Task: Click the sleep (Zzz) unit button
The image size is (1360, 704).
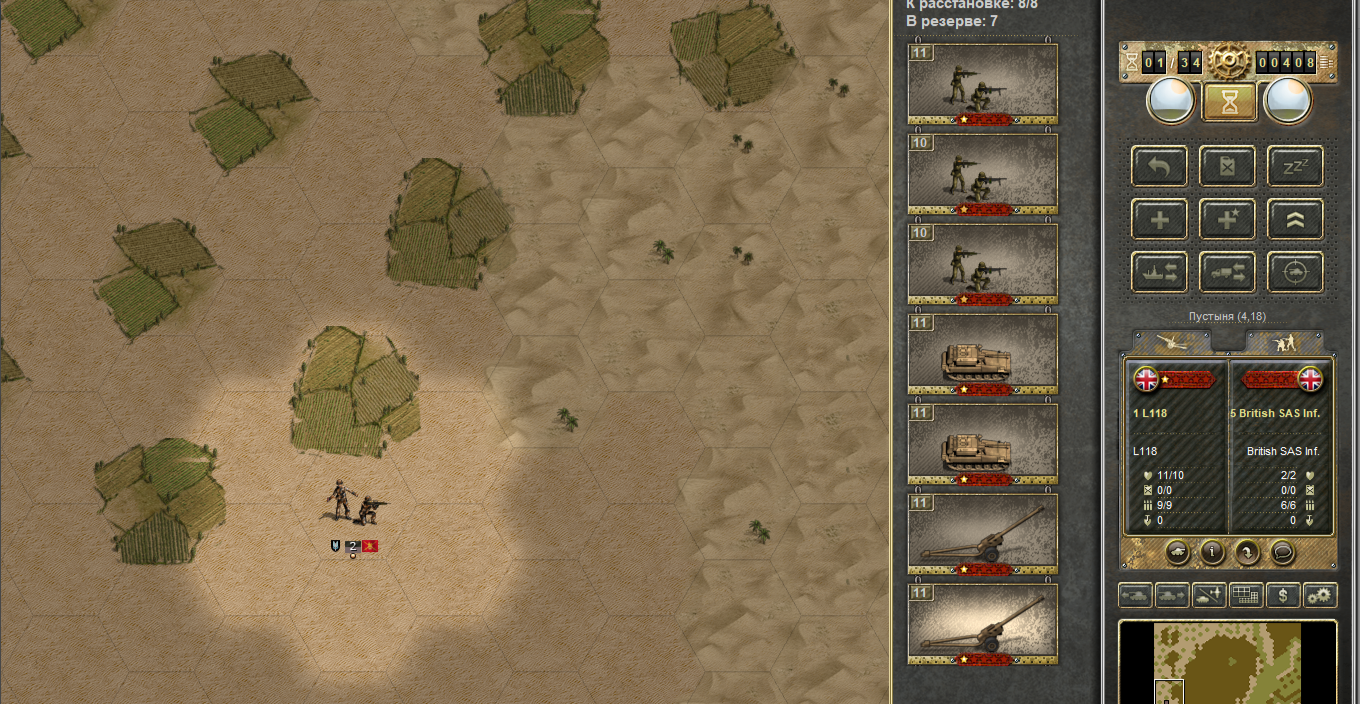Action: pos(1295,166)
